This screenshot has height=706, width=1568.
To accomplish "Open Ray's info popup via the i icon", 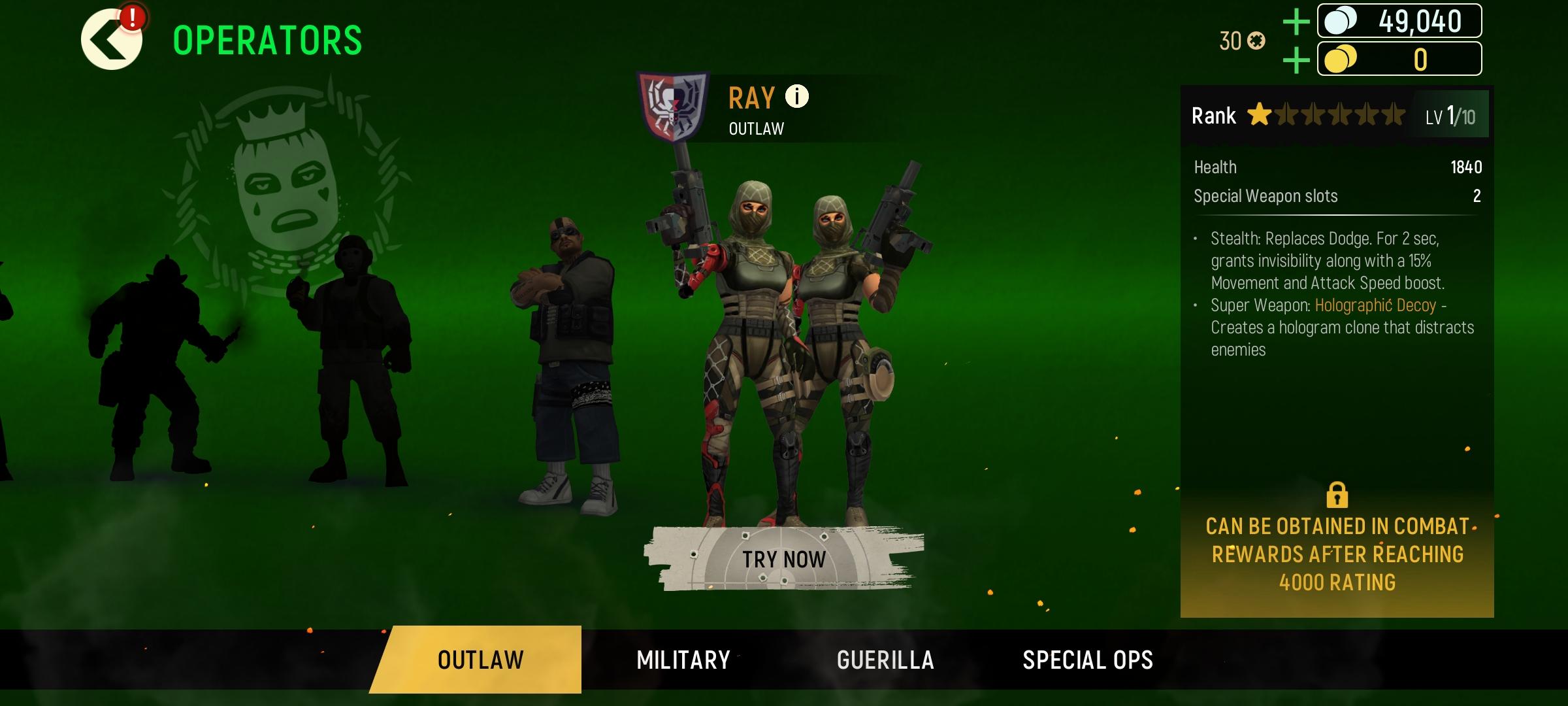I will point(796,97).
